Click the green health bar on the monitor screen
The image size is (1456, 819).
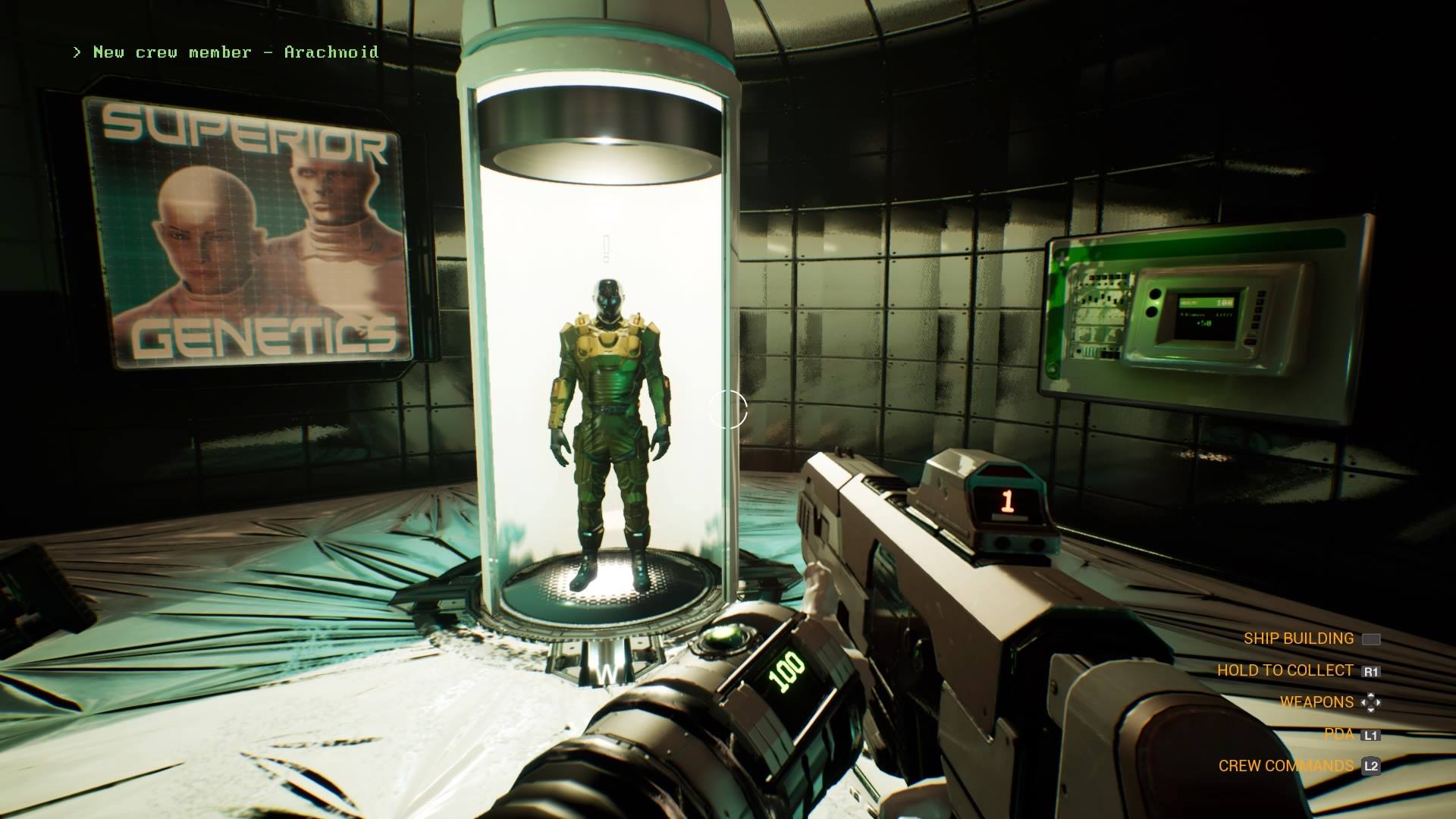[x=1206, y=302]
